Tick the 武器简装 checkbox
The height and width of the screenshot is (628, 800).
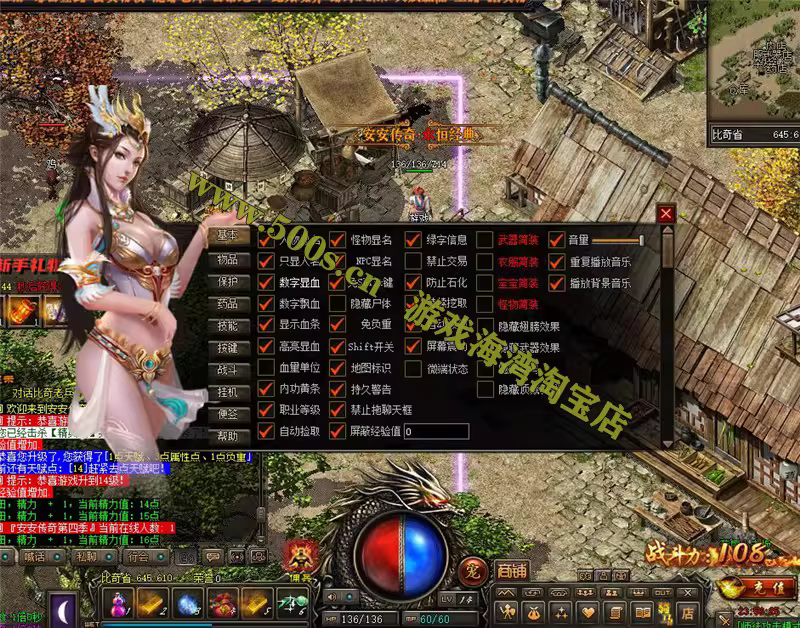[x=485, y=240]
